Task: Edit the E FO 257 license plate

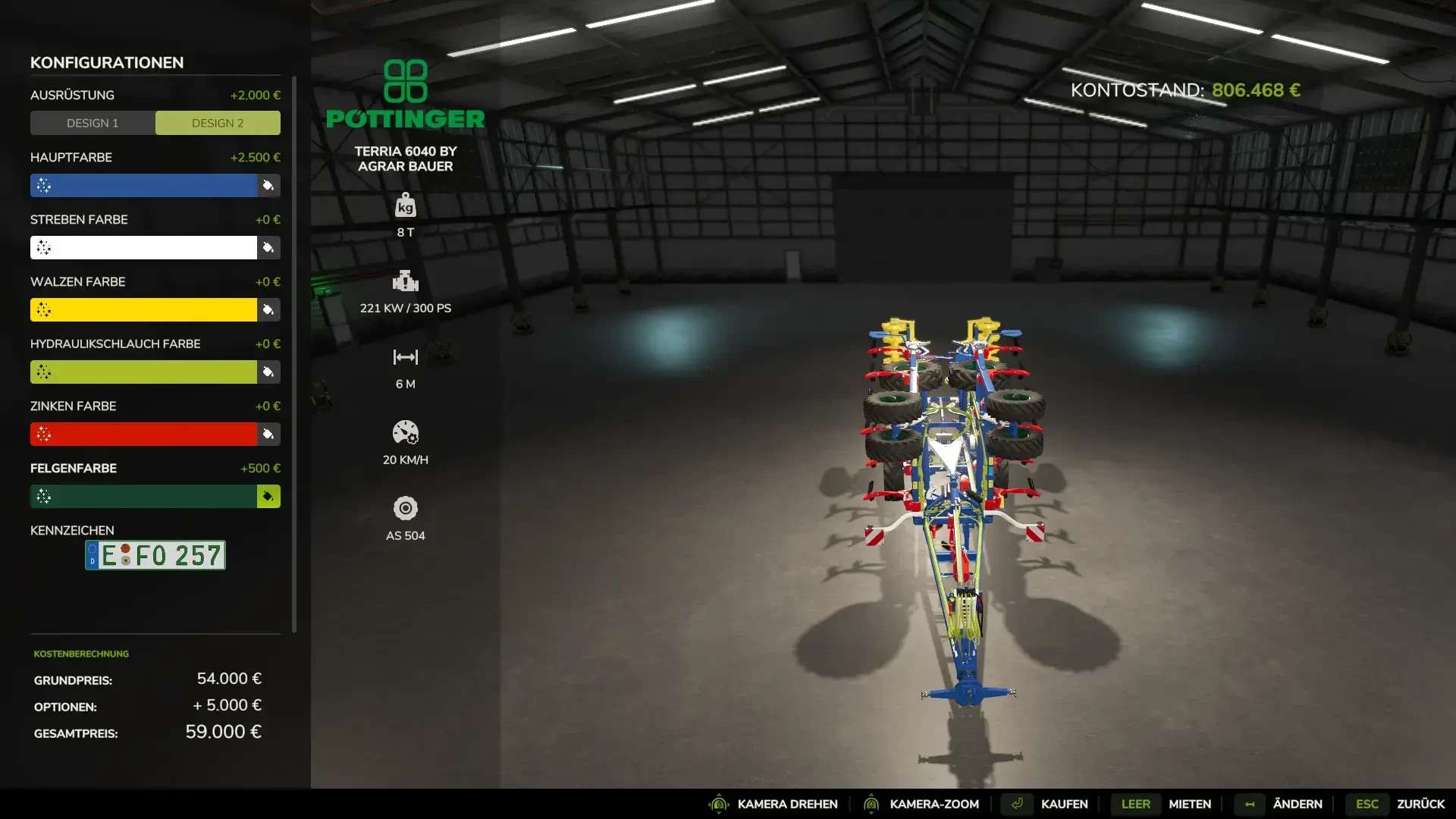Action: click(155, 555)
